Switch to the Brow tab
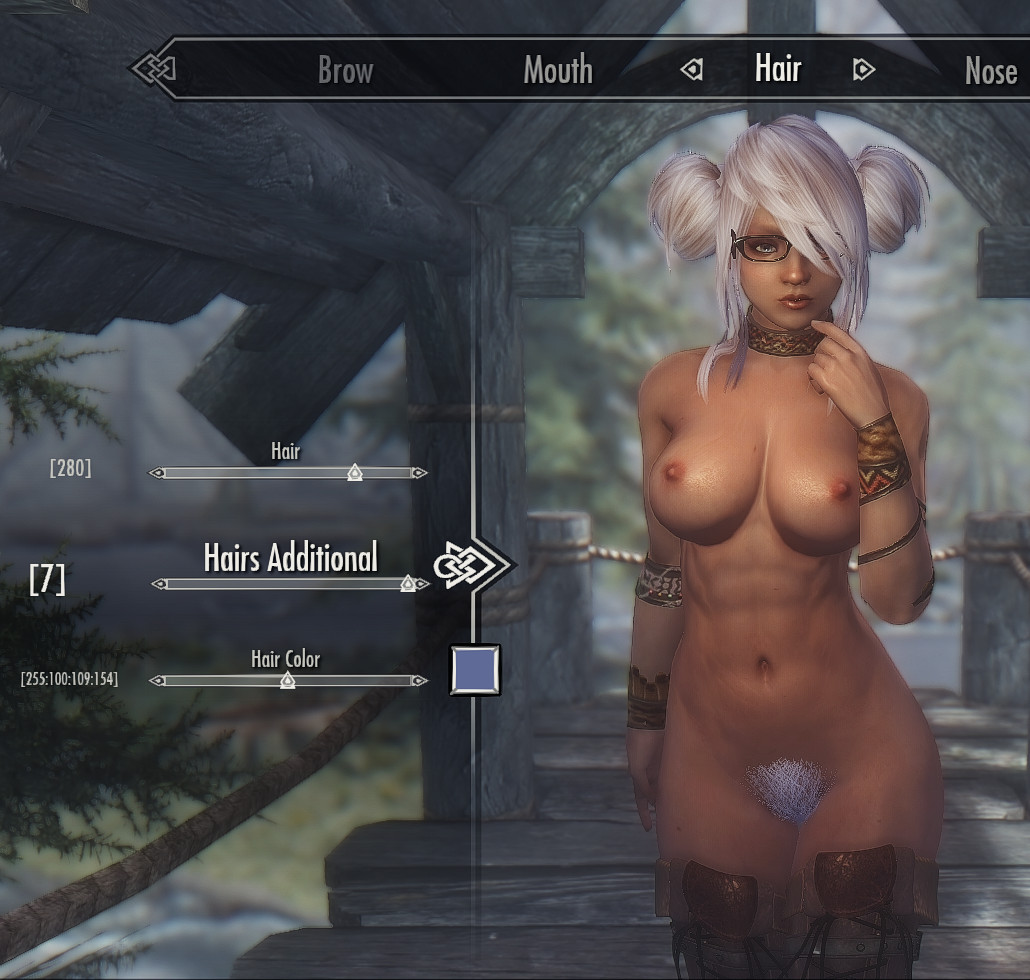 [x=345, y=70]
